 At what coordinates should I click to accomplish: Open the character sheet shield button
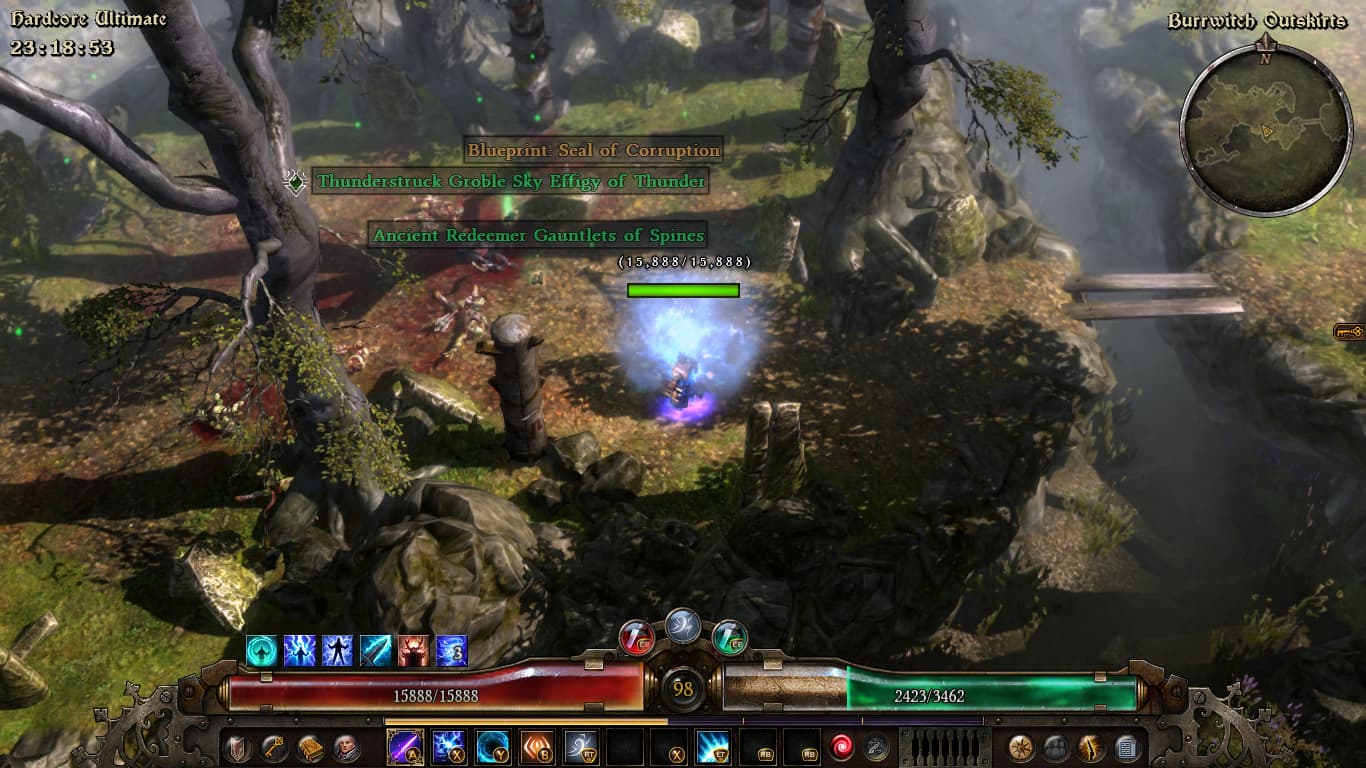(x=238, y=748)
